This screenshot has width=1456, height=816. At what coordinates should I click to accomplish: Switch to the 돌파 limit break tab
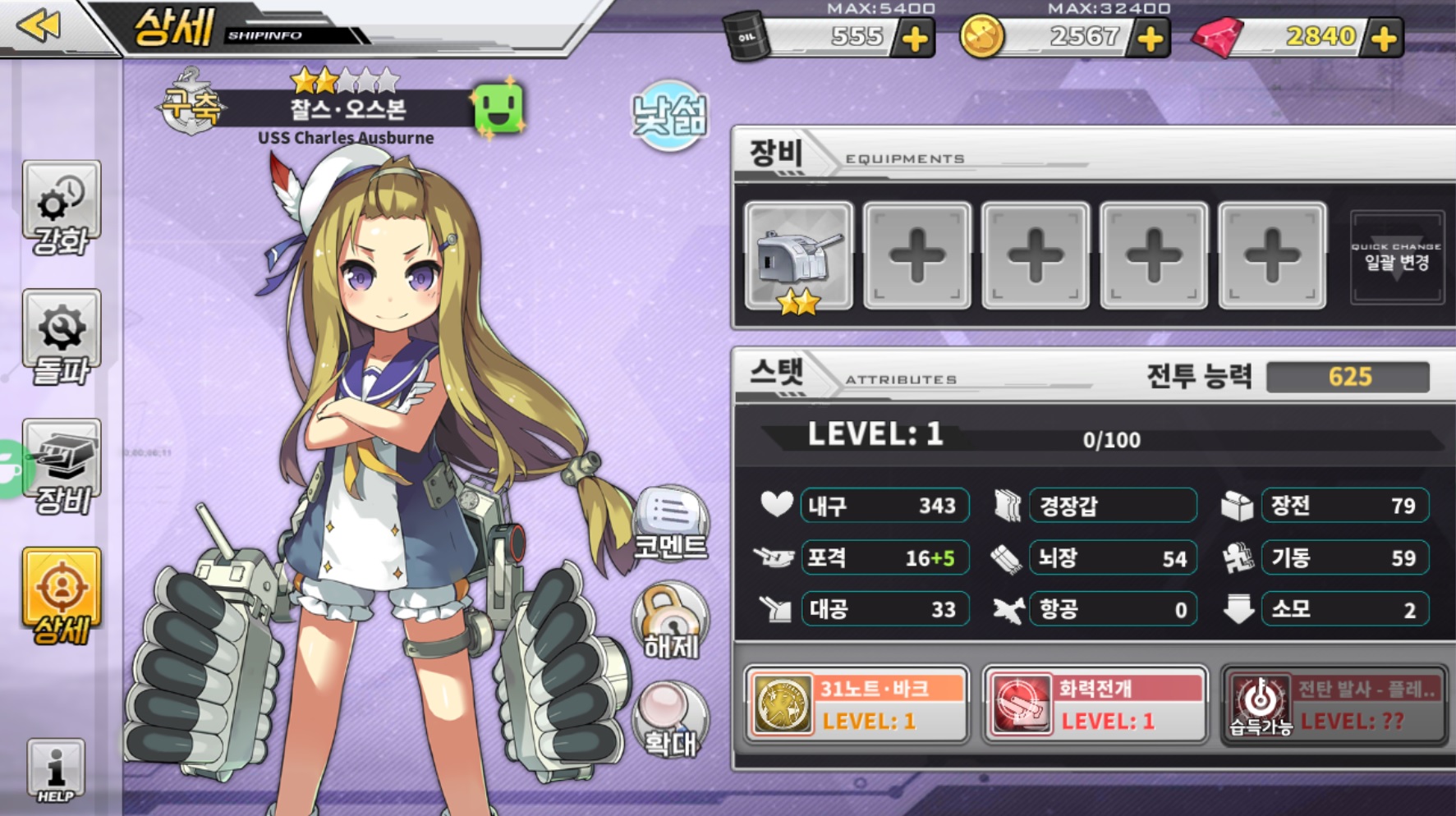[62, 337]
